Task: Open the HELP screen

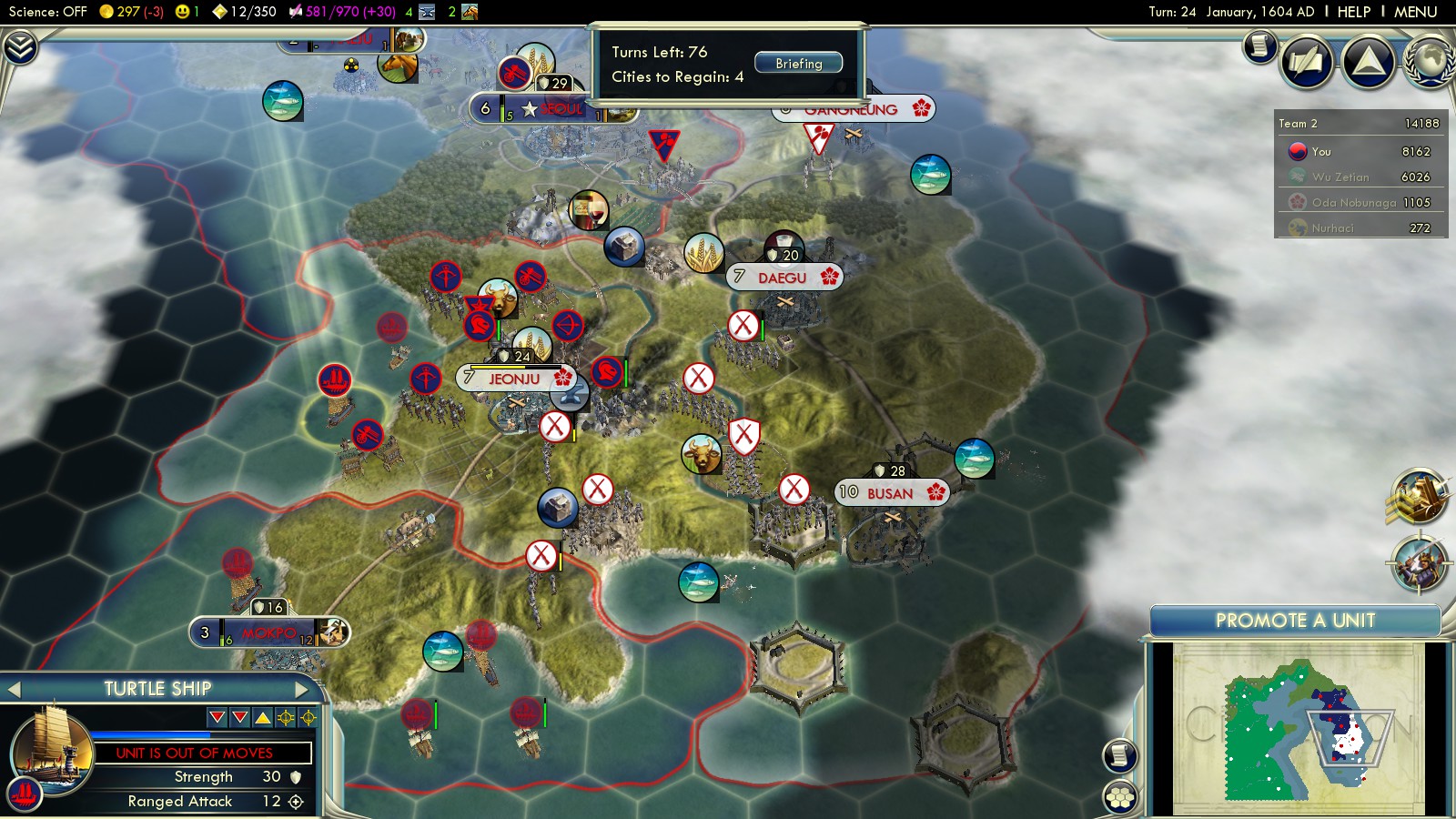Action: pyautogui.click(x=1353, y=12)
